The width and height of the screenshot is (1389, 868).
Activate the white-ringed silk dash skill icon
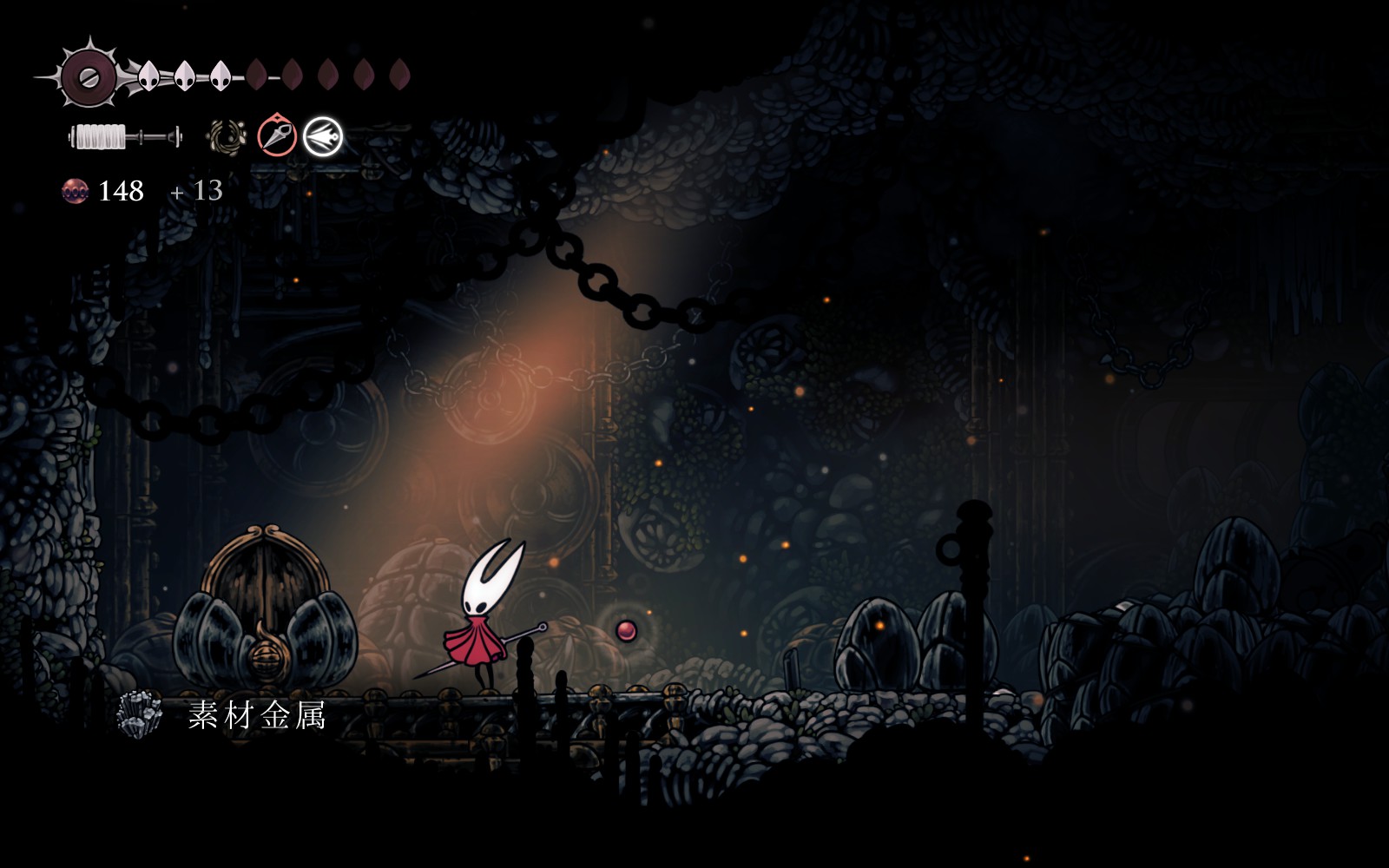click(323, 136)
